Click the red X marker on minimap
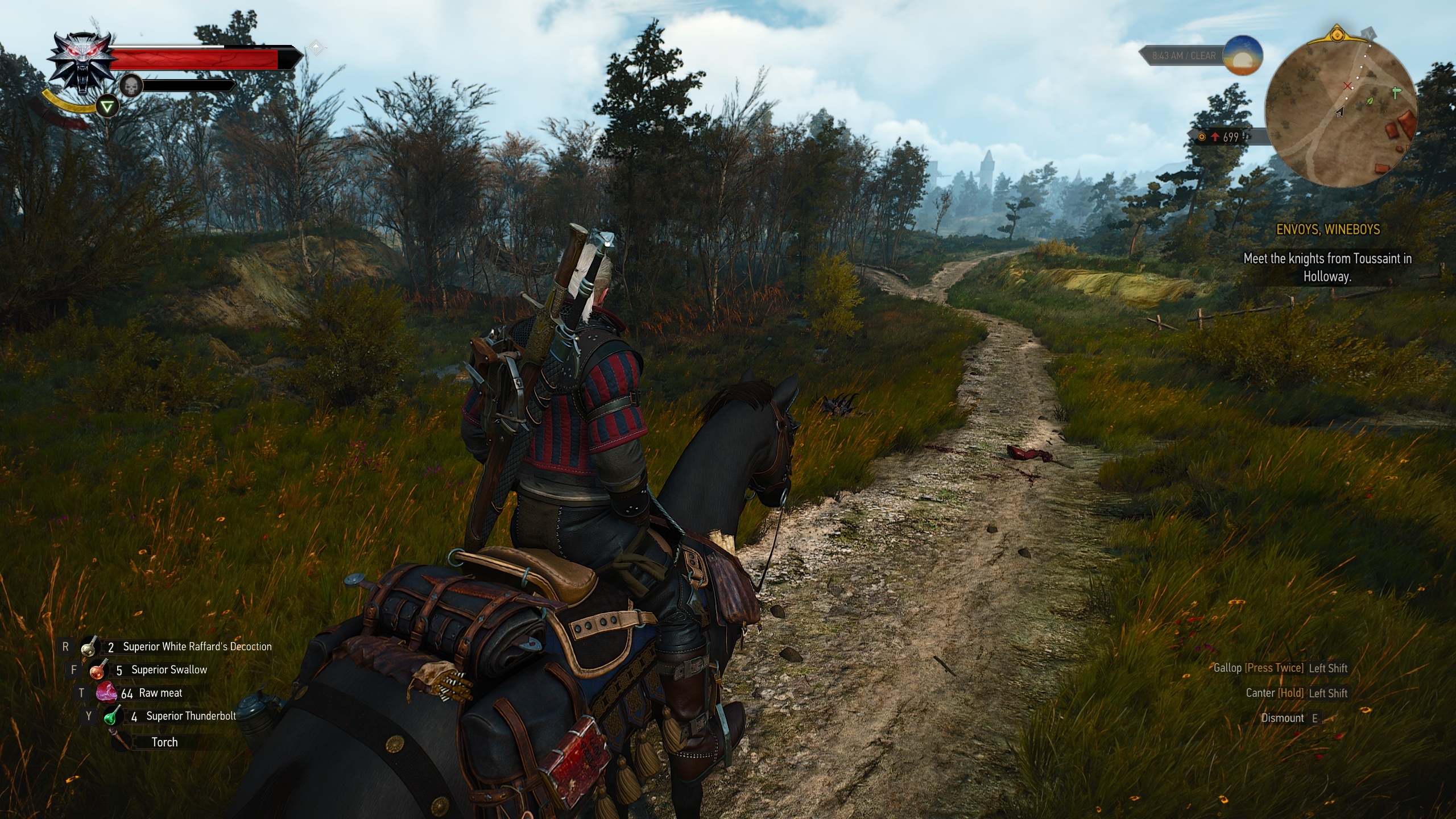 (x=1347, y=86)
